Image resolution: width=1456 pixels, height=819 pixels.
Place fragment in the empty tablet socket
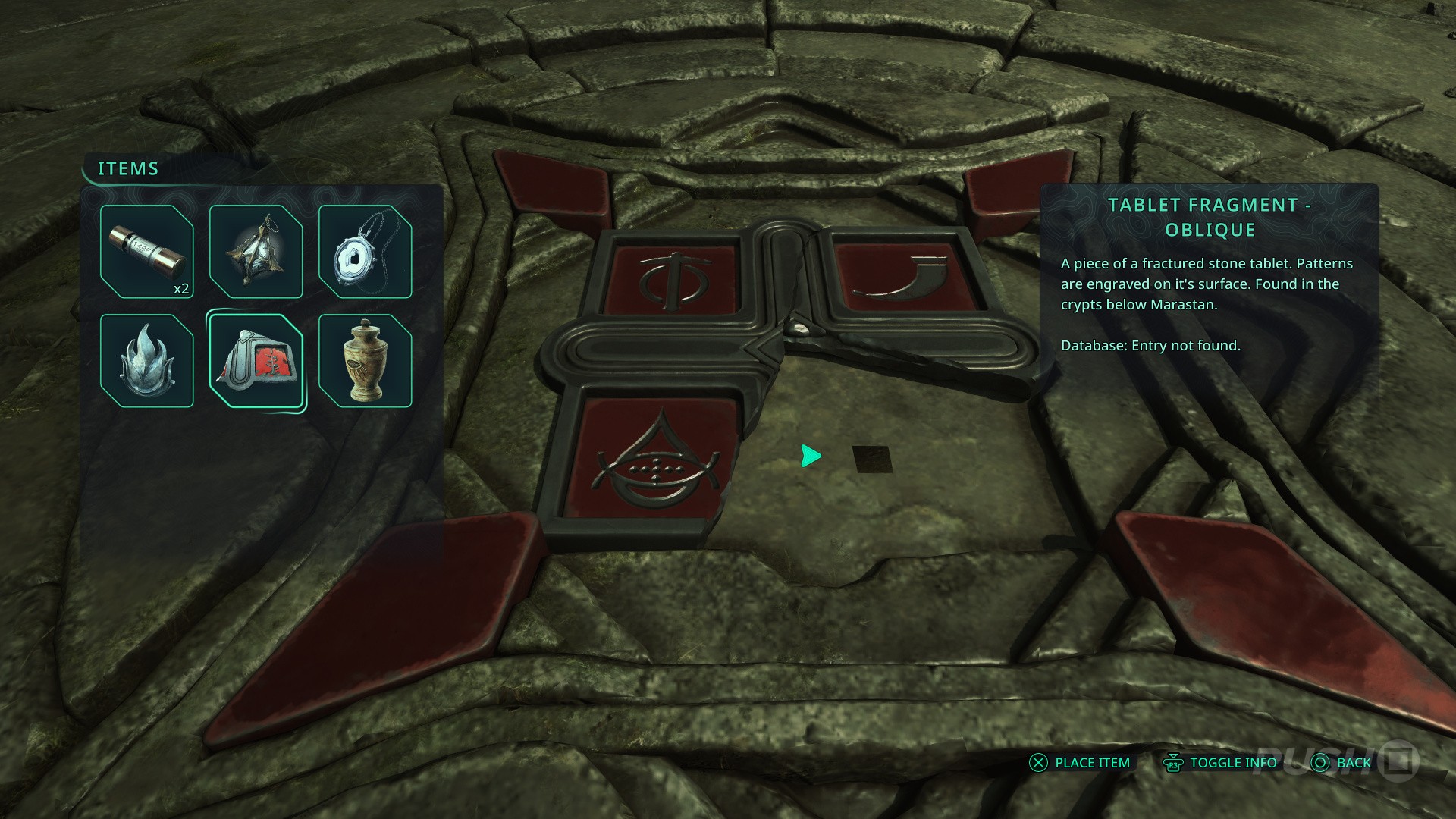[872, 459]
